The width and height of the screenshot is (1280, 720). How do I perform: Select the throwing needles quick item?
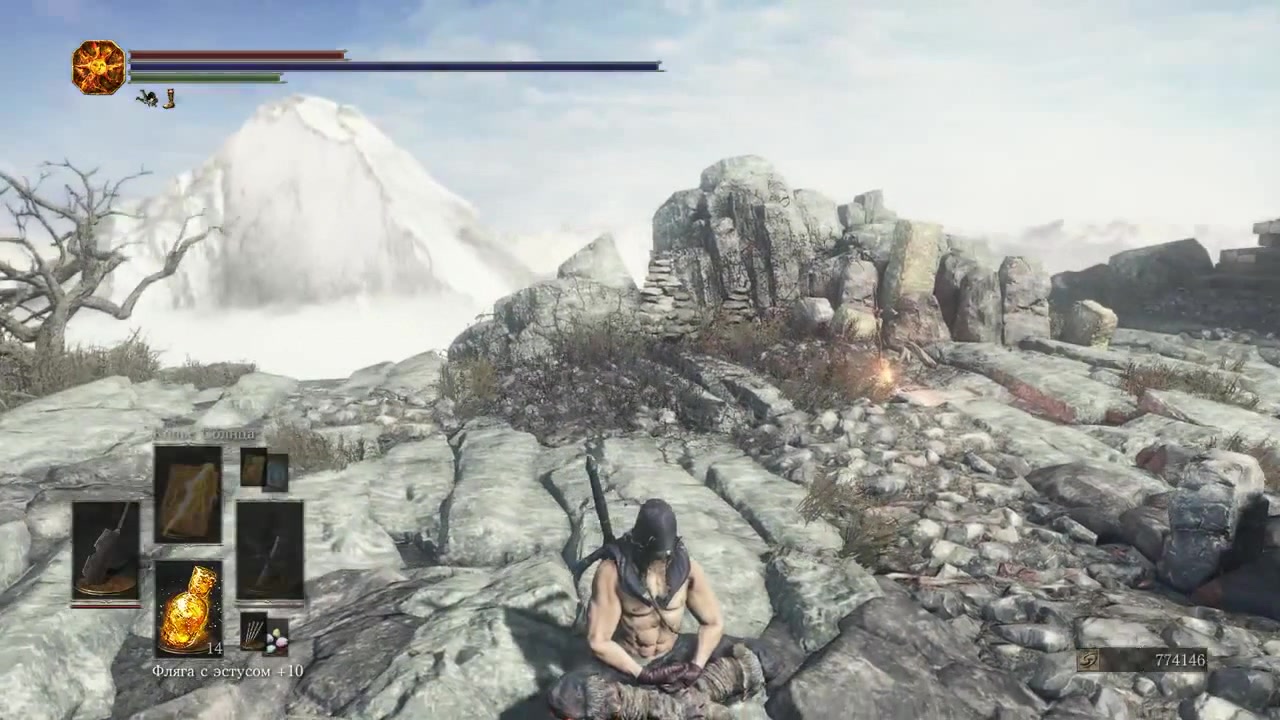pyautogui.click(x=254, y=633)
